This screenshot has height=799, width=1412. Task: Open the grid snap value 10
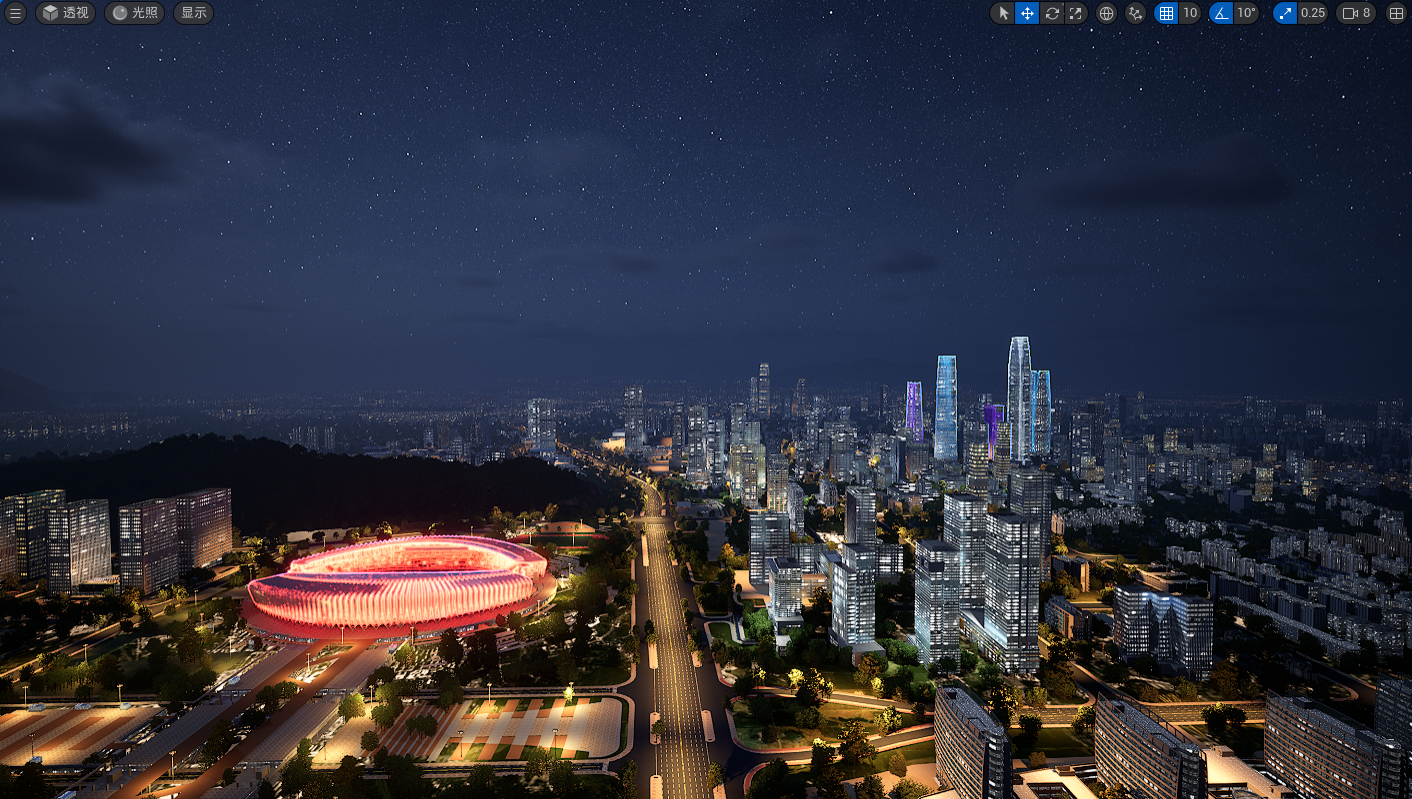tap(1190, 13)
